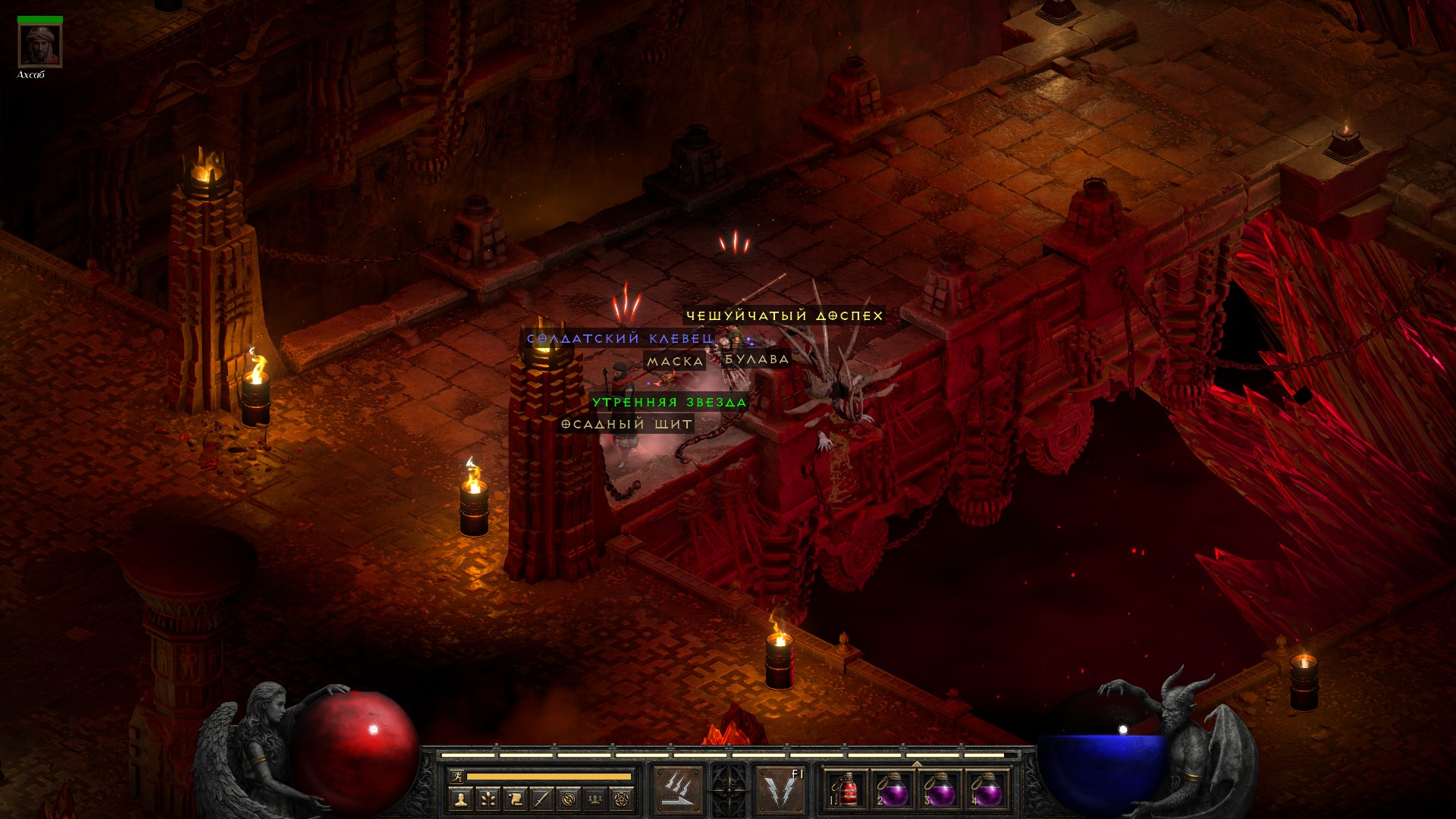This screenshot has width=1456, height=819.
Task: Toggle run/walk with the running figure icon
Action: click(455, 777)
